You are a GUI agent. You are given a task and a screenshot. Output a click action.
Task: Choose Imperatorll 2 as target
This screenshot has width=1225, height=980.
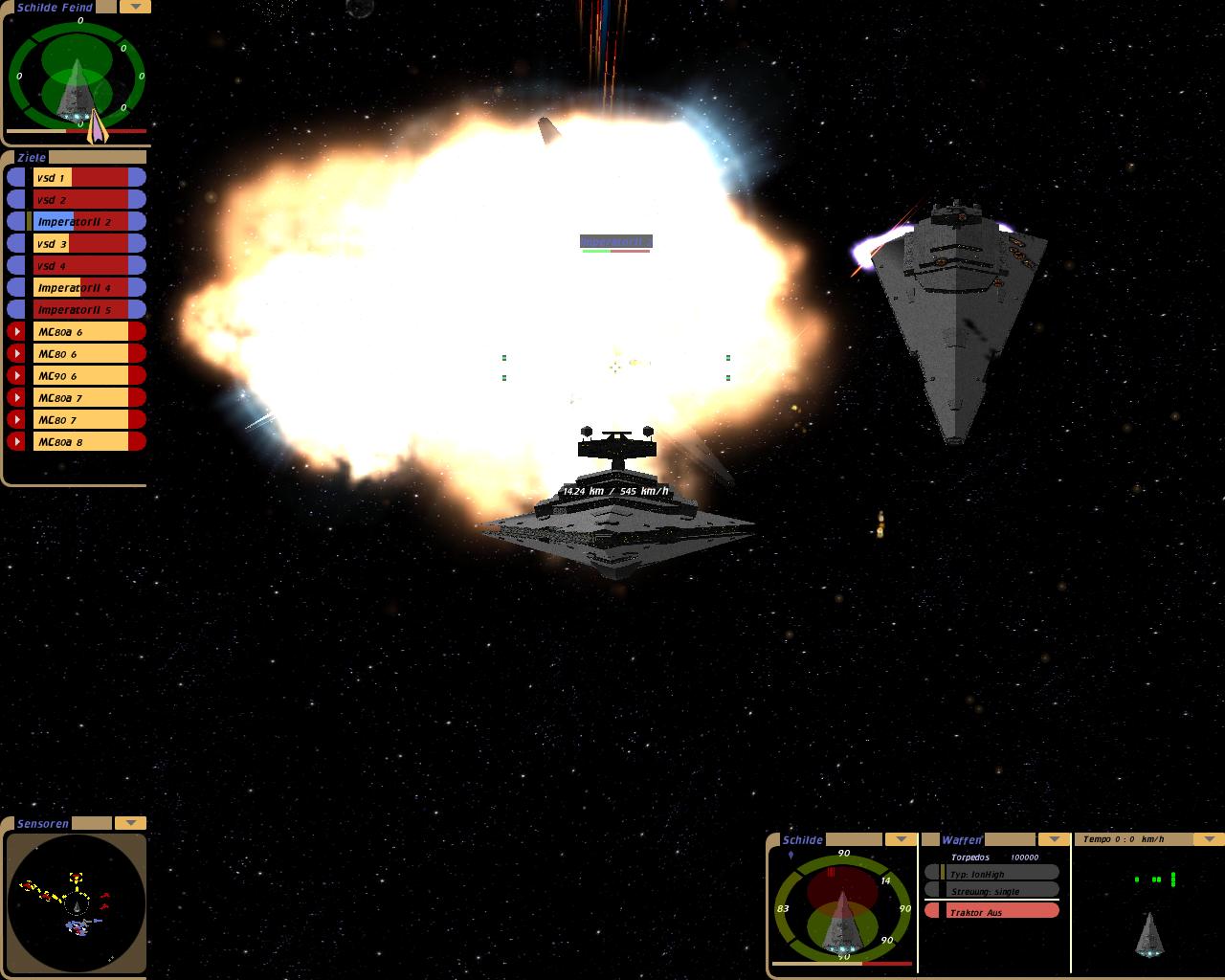point(80,221)
